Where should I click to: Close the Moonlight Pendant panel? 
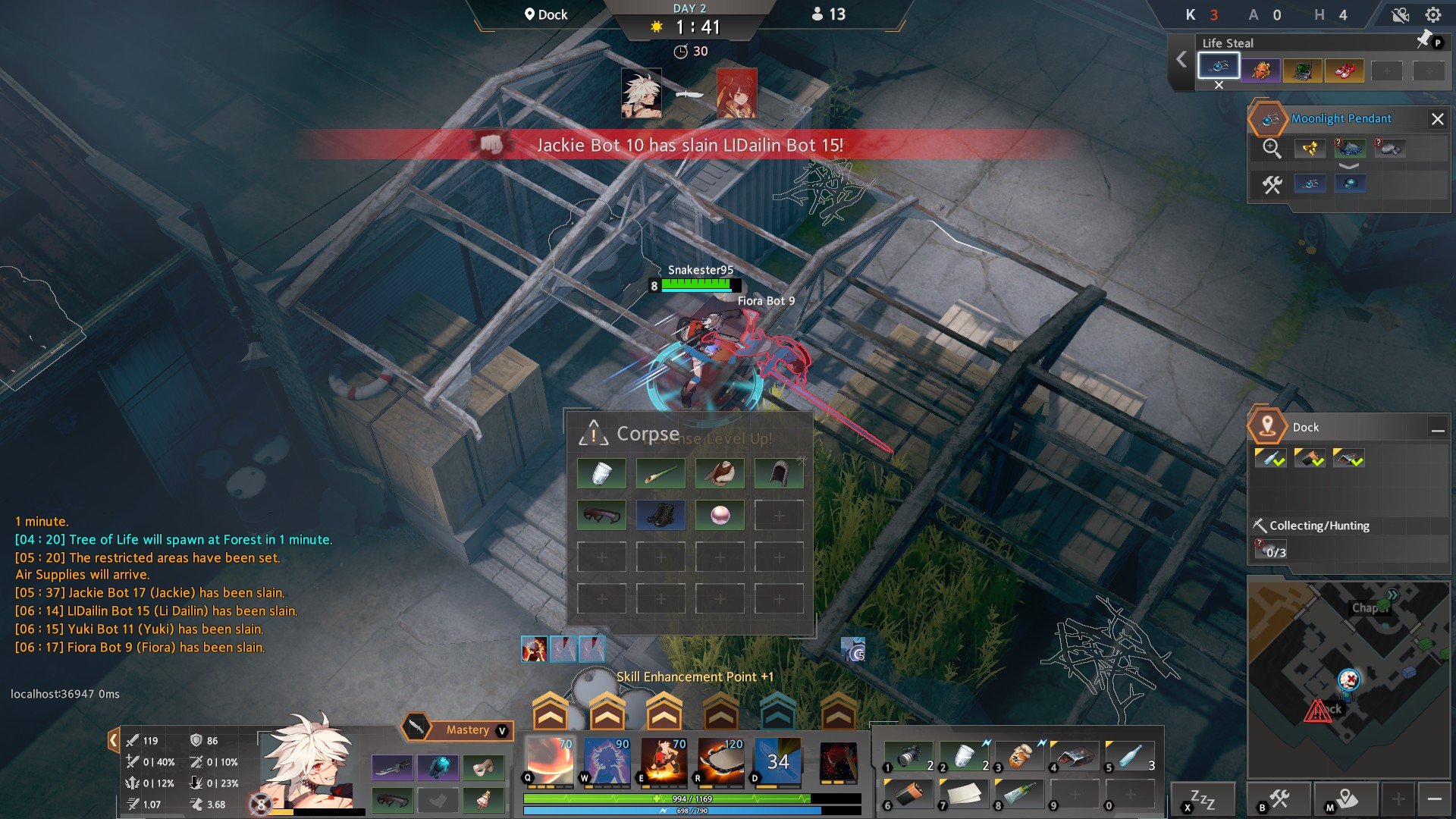coord(1437,119)
